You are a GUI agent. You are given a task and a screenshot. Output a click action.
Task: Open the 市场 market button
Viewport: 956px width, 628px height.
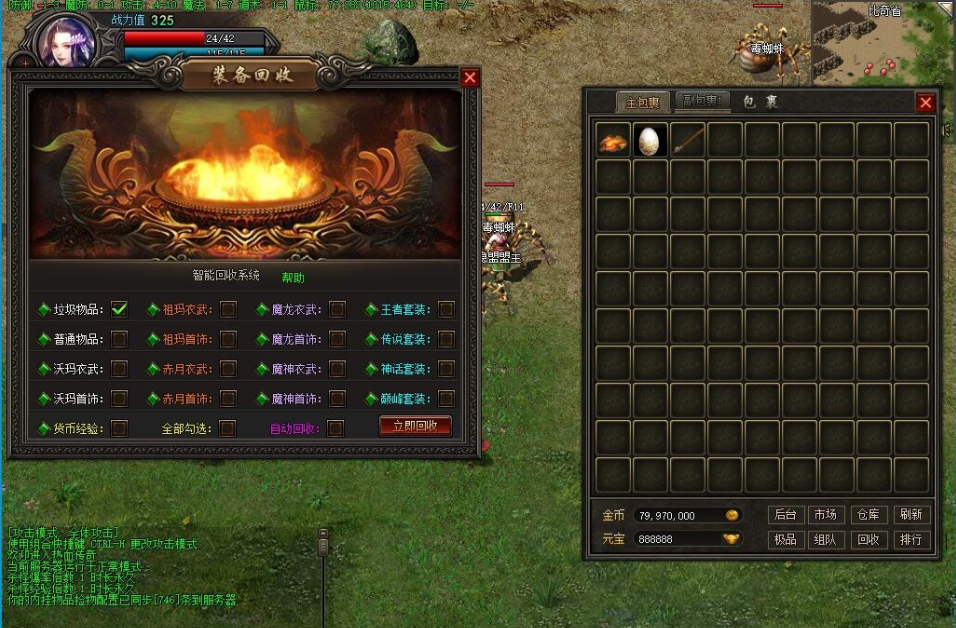coord(825,515)
